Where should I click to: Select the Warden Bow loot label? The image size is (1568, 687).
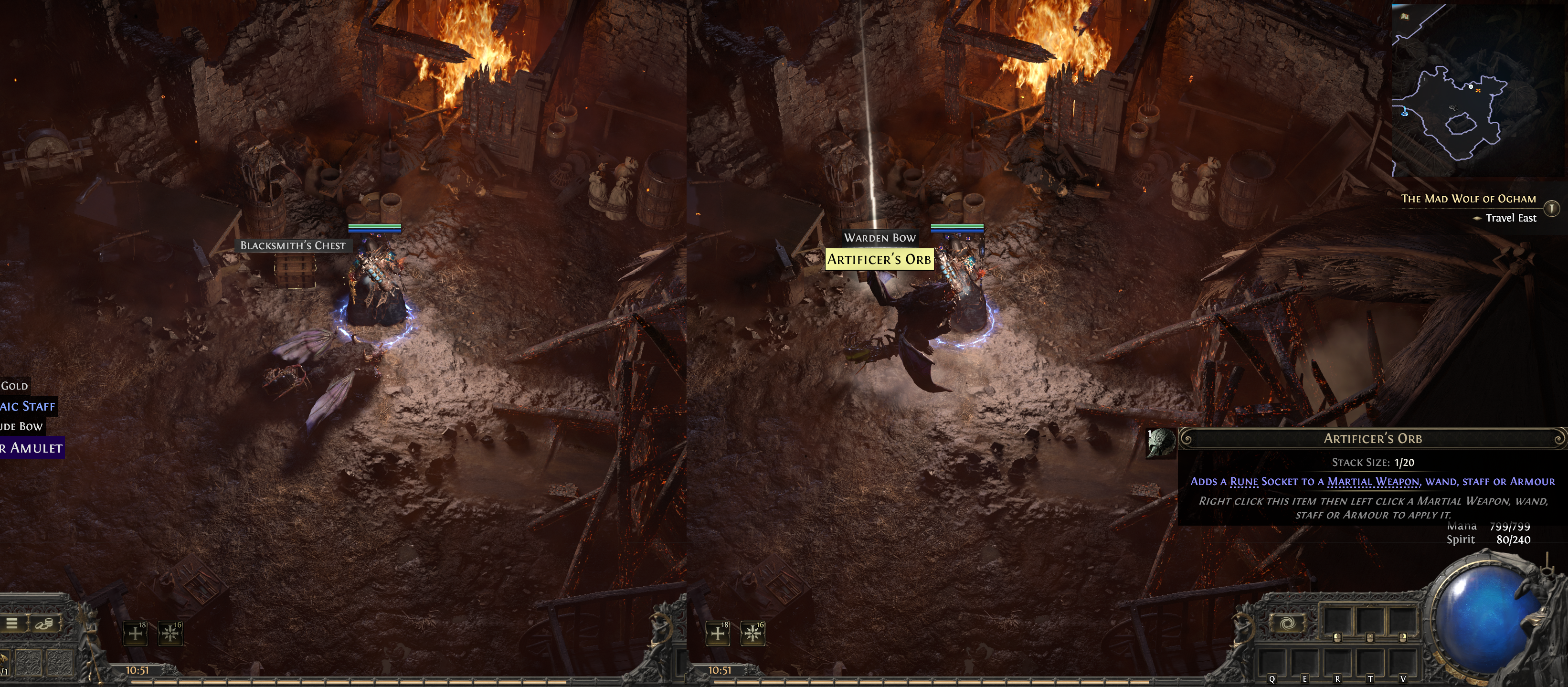[879, 238]
